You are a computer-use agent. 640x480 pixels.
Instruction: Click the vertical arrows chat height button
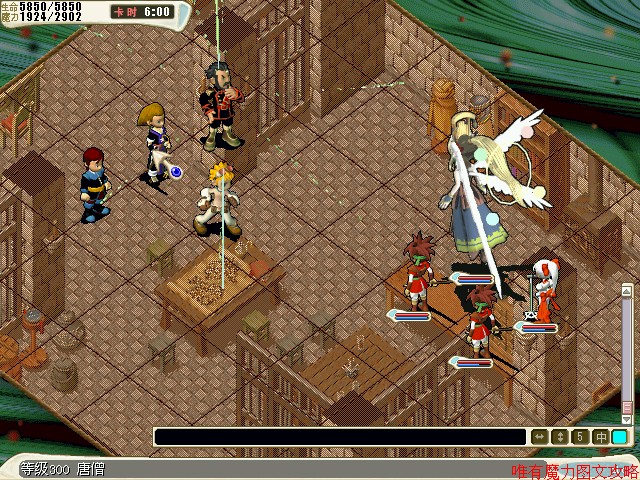coord(560,437)
